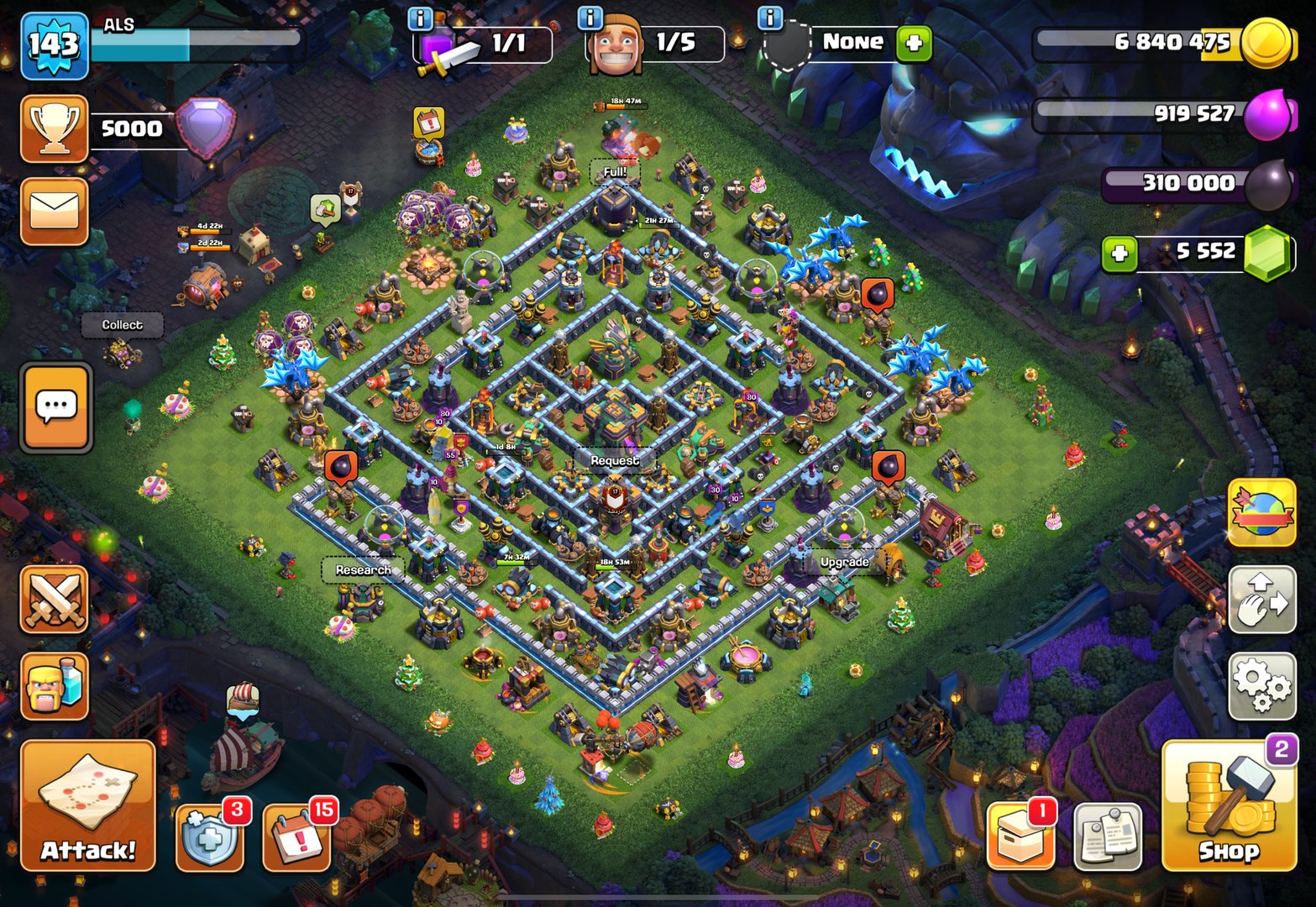The height and width of the screenshot is (907, 1316).
Task: Show laboratory sword info icon
Action: (420, 18)
